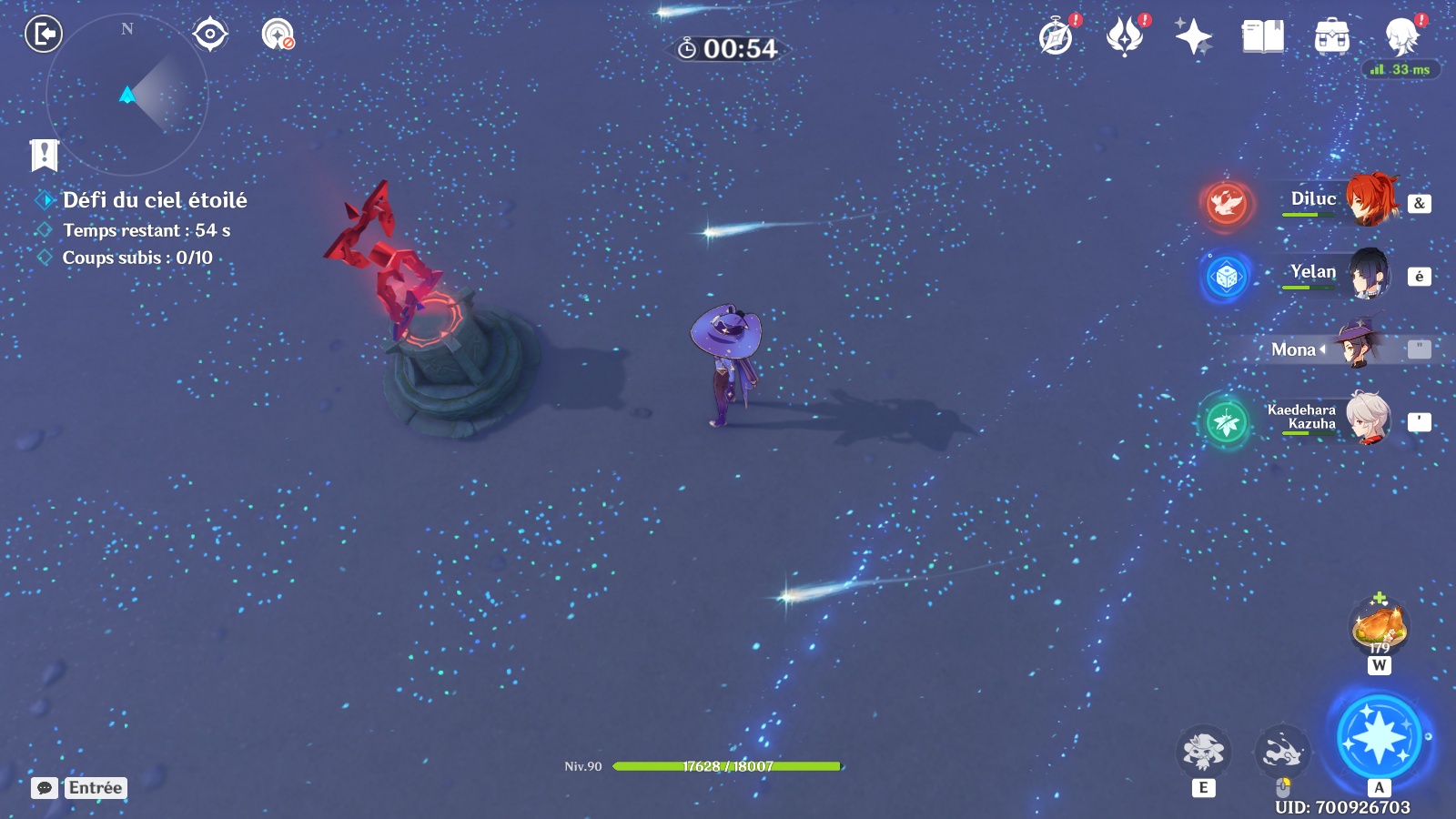Activate Mona's elemental skill icon

coord(1203,752)
